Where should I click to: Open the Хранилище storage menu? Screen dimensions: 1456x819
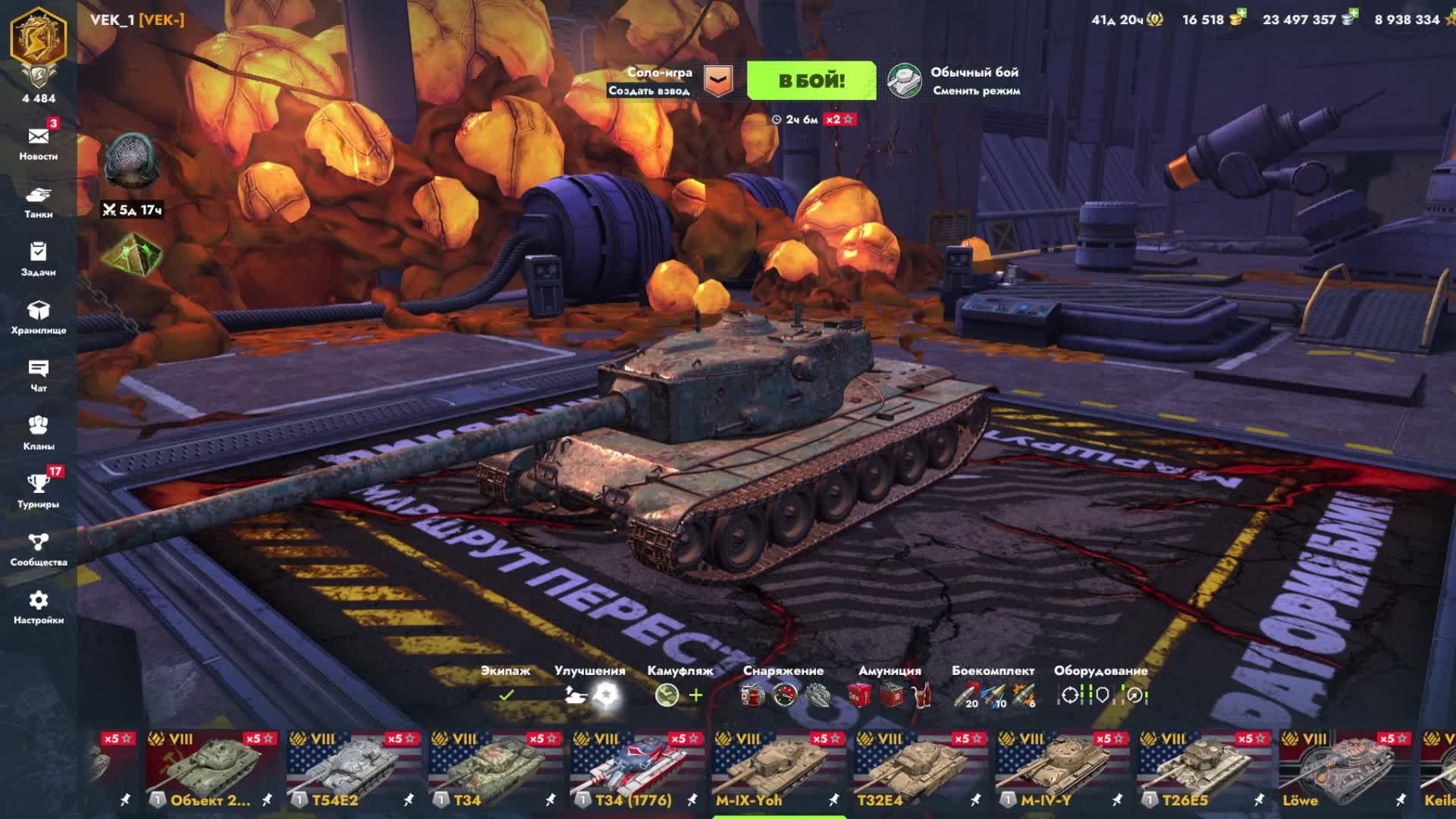click(x=39, y=316)
